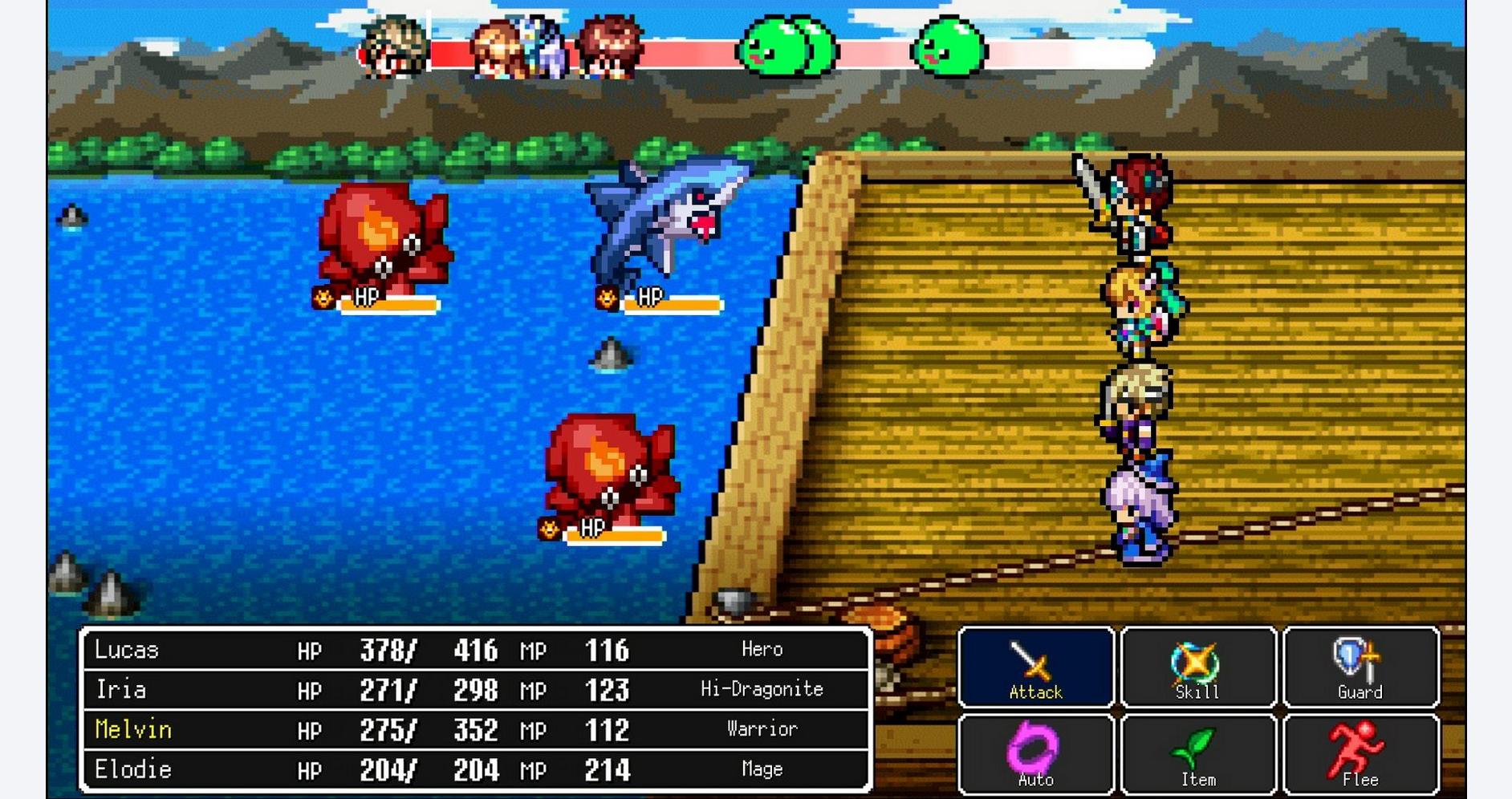Click Iria's Hi-Dragonite class label

click(x=761, y=689)
